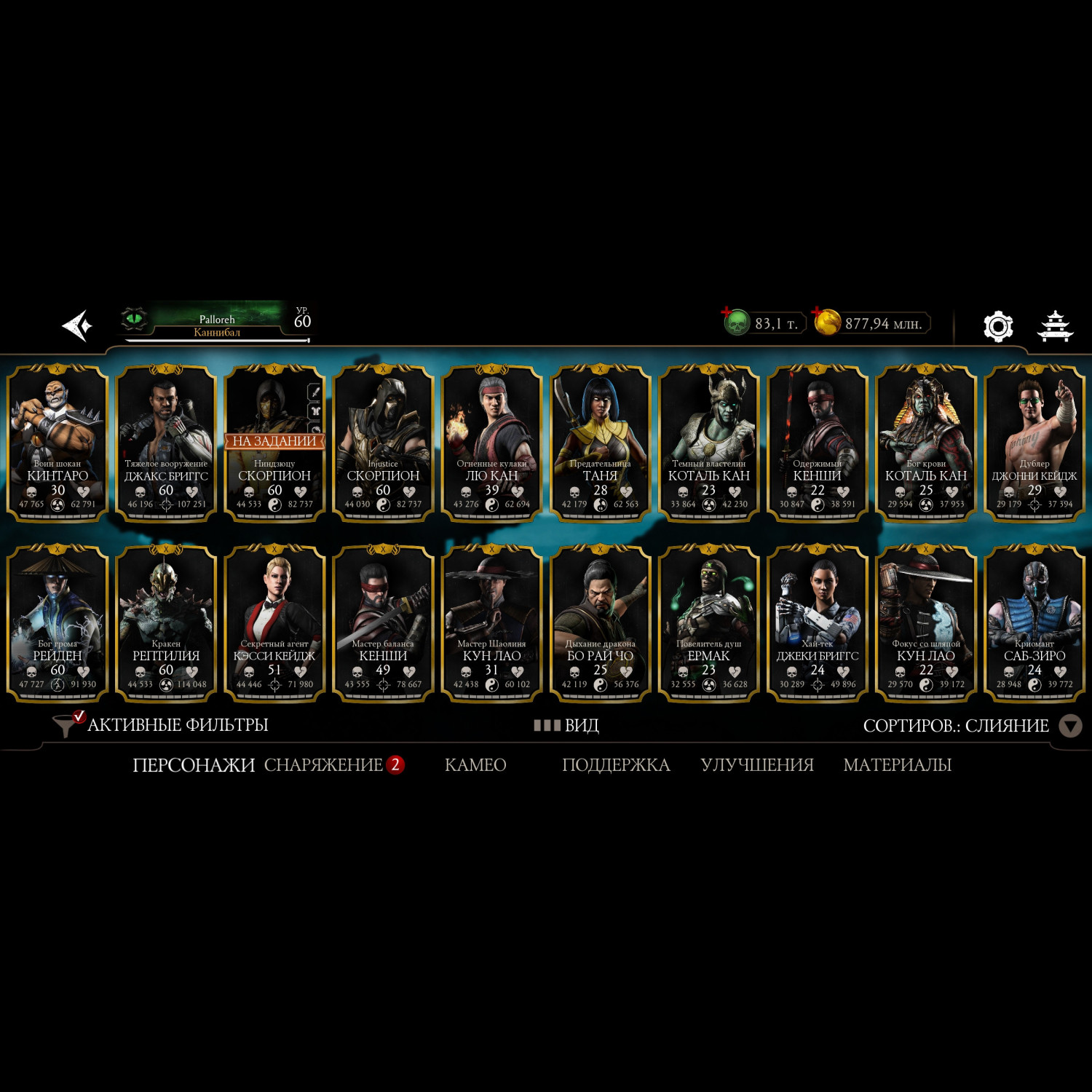Pick the Tanya character card
This screenshot has width=1092, height=1092.
[x=600, y=443]
